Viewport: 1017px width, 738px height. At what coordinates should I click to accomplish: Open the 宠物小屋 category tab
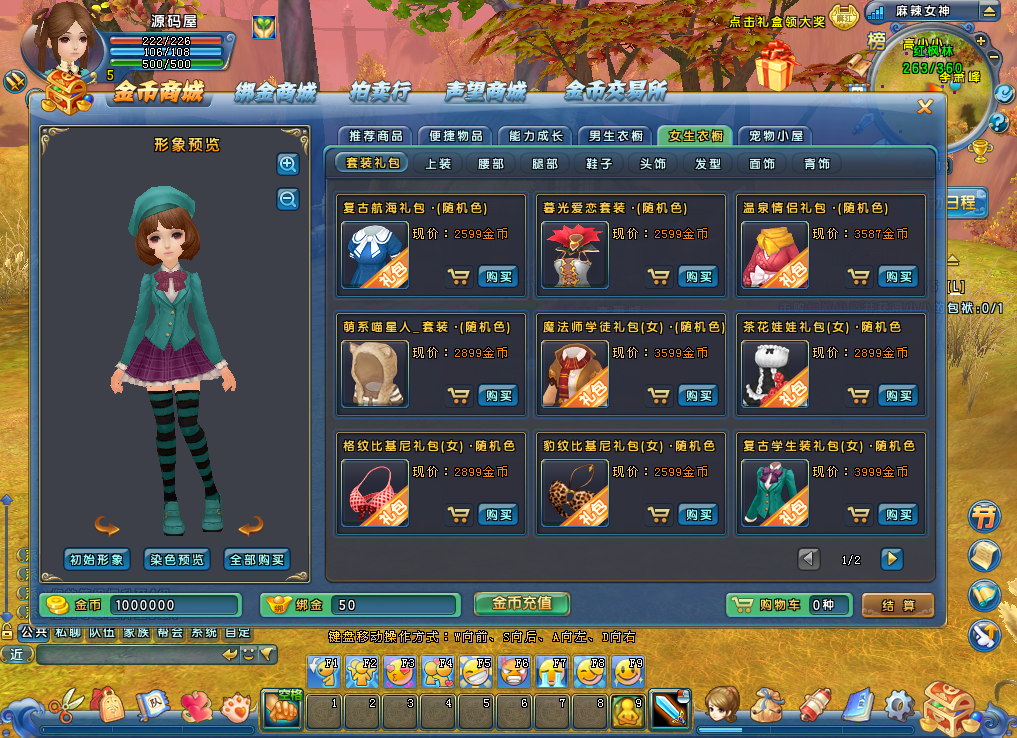pos(775,136)
